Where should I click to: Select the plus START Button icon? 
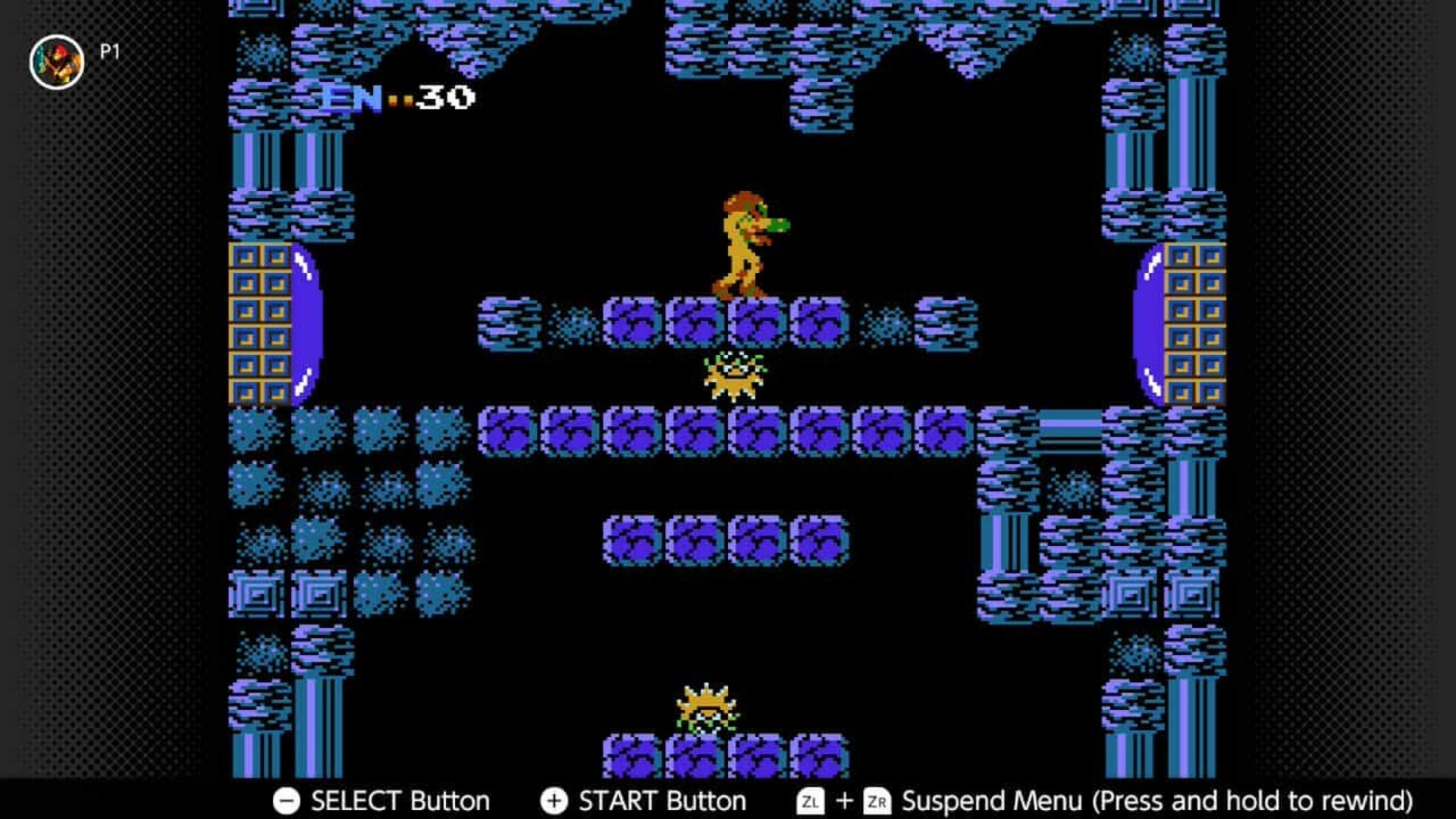556,799
